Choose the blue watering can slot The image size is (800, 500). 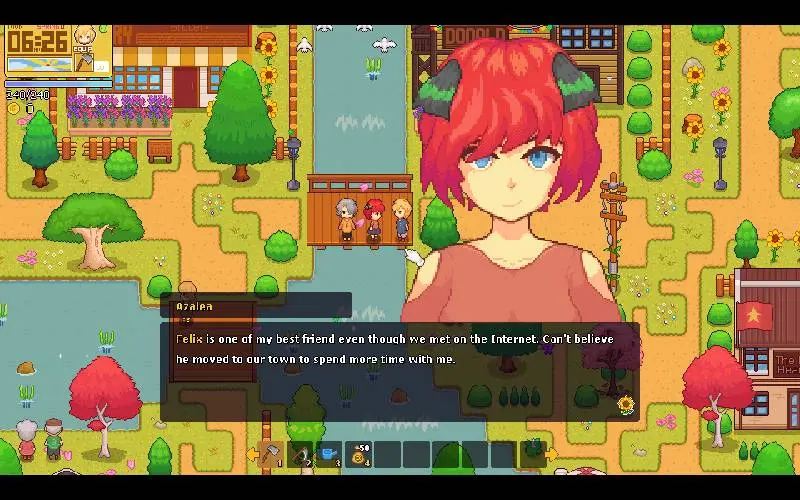[330, 455]
